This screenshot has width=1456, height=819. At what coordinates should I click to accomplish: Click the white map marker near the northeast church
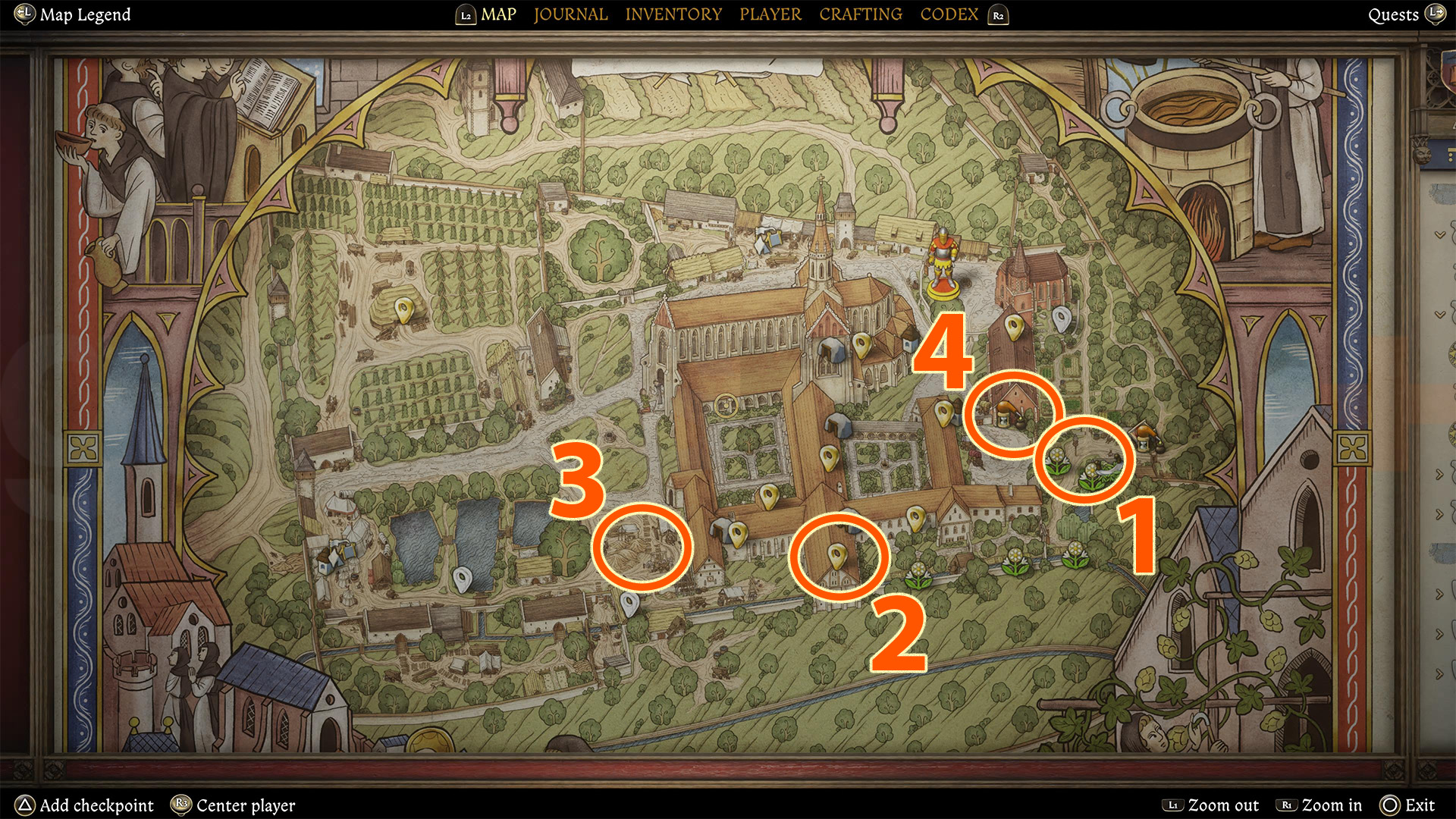coord(1062,318)
